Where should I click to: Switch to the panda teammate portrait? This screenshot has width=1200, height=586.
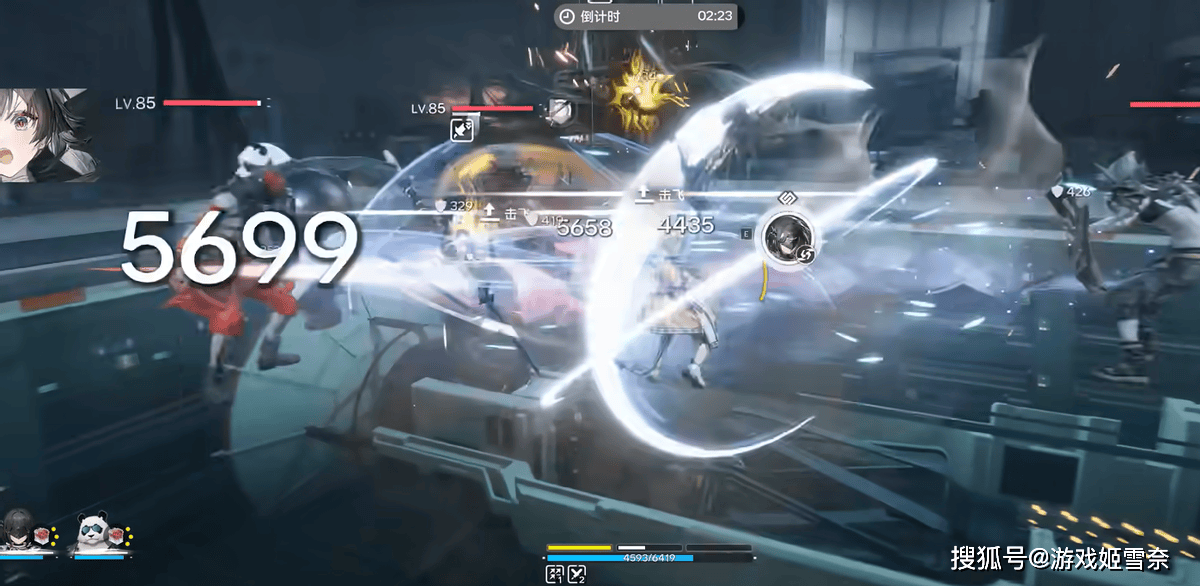(93, 529)
